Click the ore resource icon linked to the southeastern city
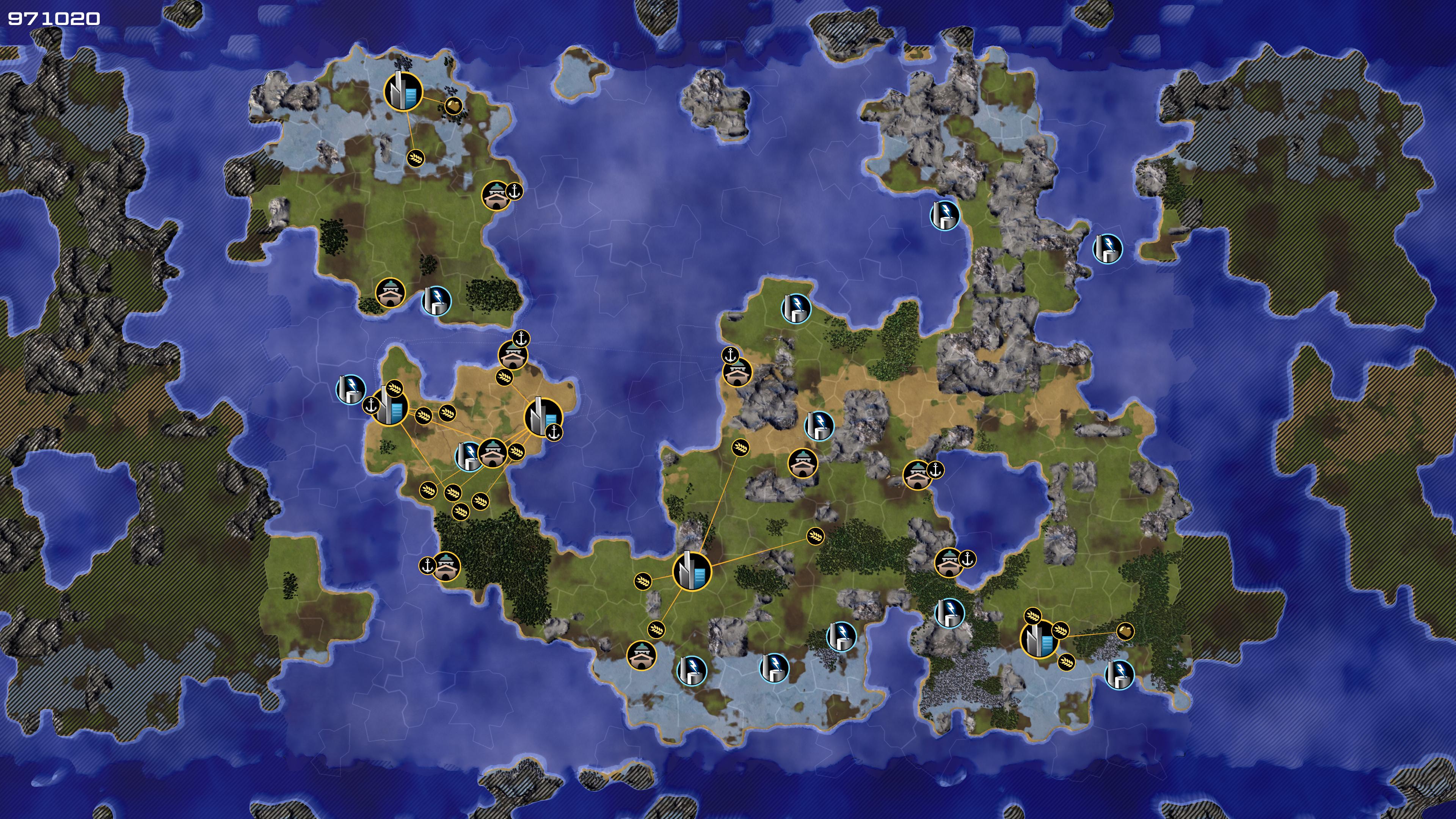Screen dimensions: 1456x819 pos(1125,631)
